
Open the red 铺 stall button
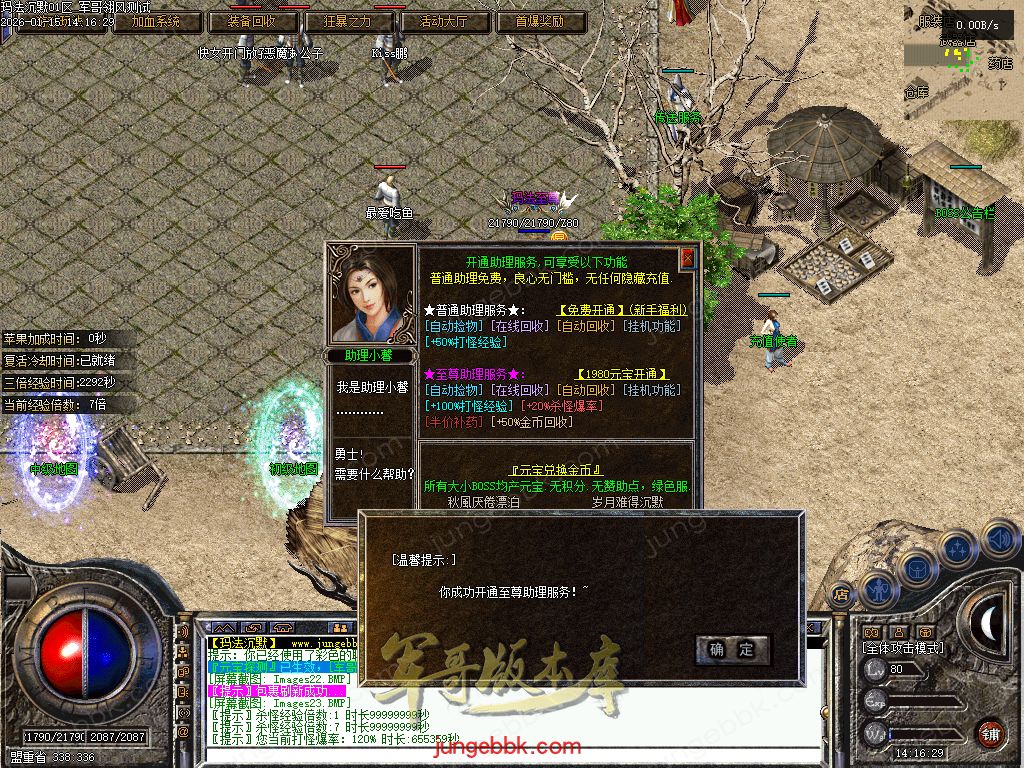990,733
